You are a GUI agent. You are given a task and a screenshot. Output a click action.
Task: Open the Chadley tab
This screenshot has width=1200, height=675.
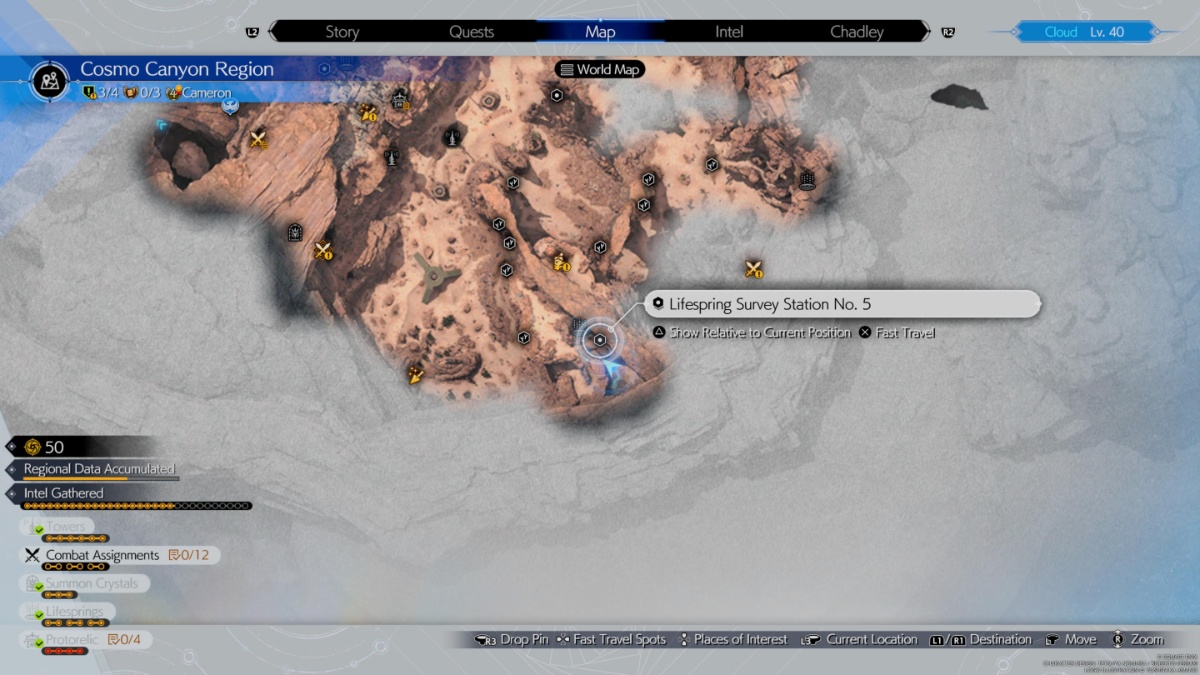tap(857, 32)
